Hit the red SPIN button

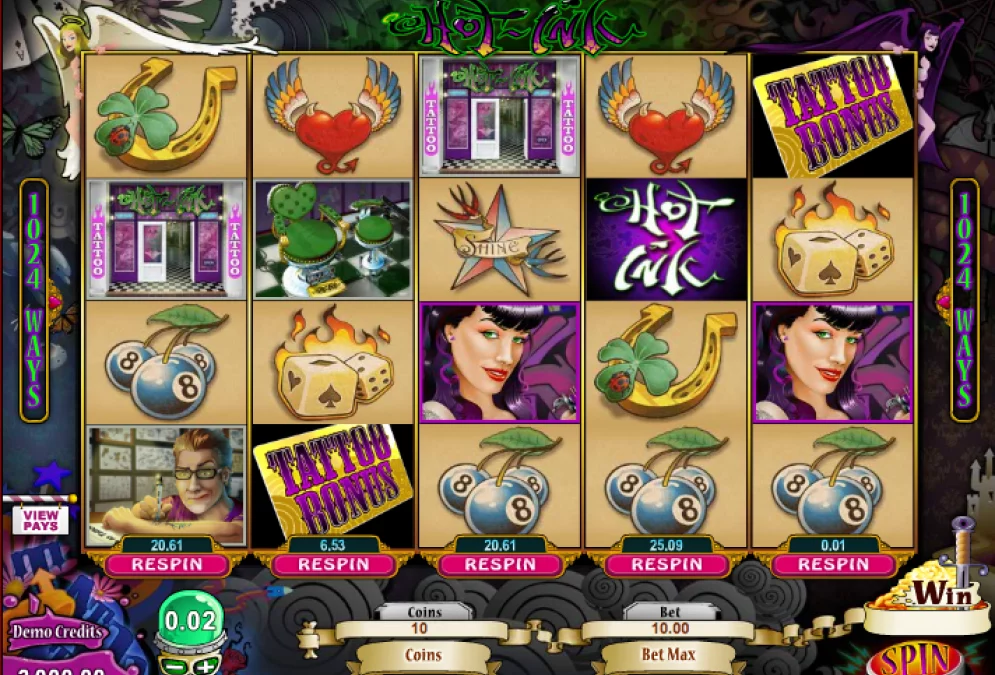pyautogui.click(x=915, y=660)
